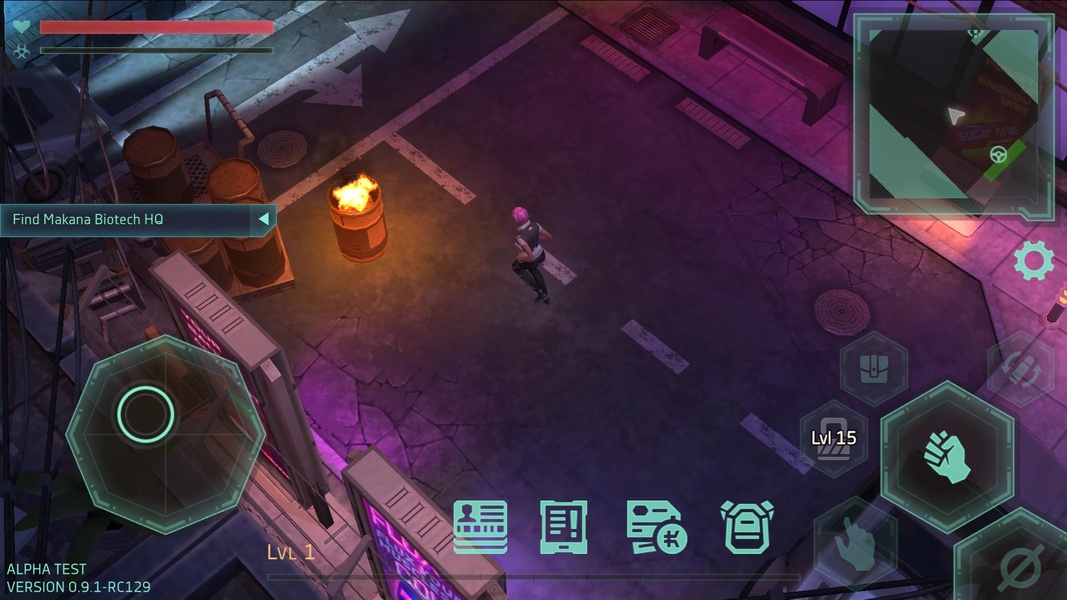This screenshot has height=600, width=1067.
Task: Open the quest log tablet icon
Action: pos(564,527)
